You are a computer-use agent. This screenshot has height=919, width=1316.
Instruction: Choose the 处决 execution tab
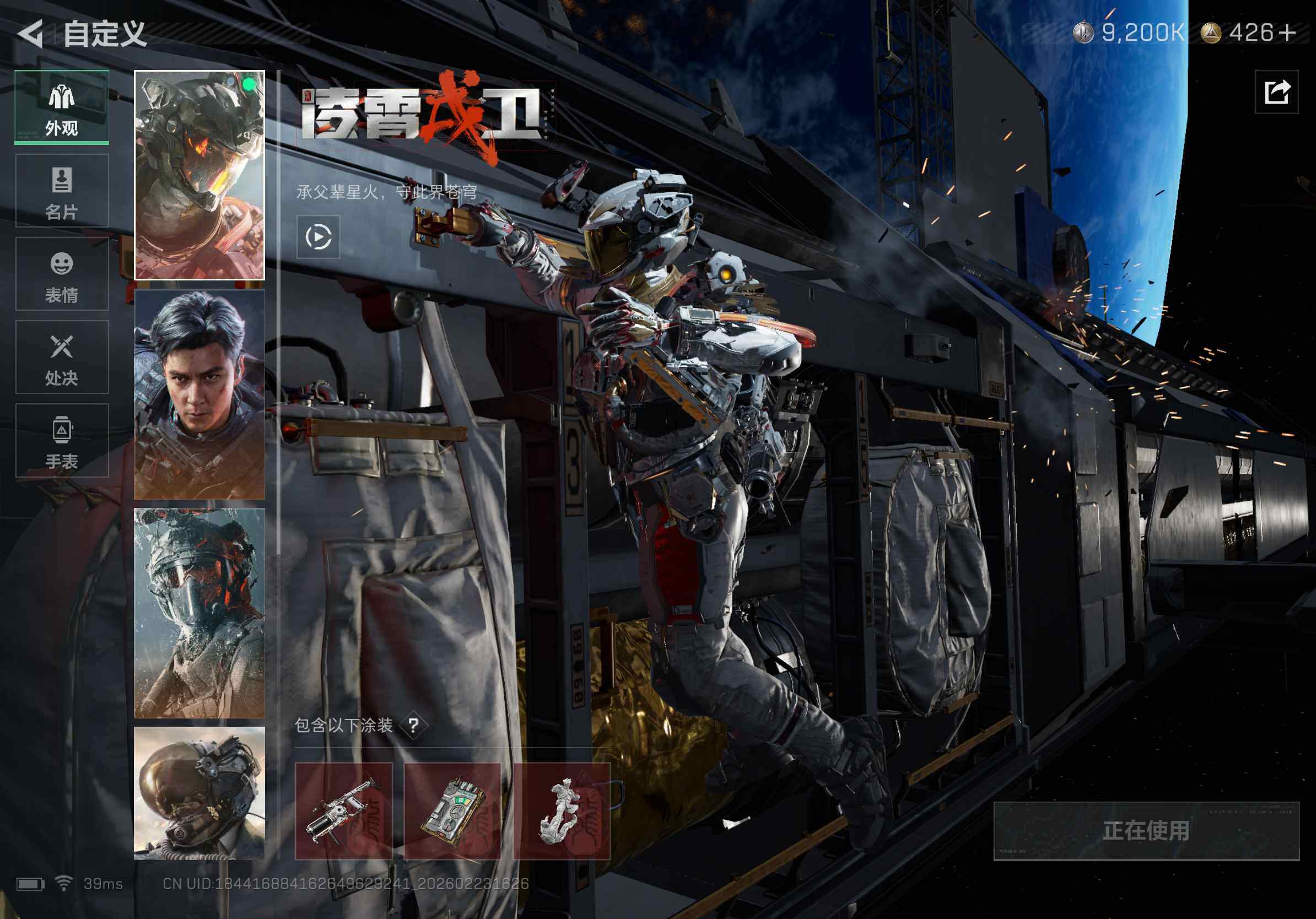(62, 357)
